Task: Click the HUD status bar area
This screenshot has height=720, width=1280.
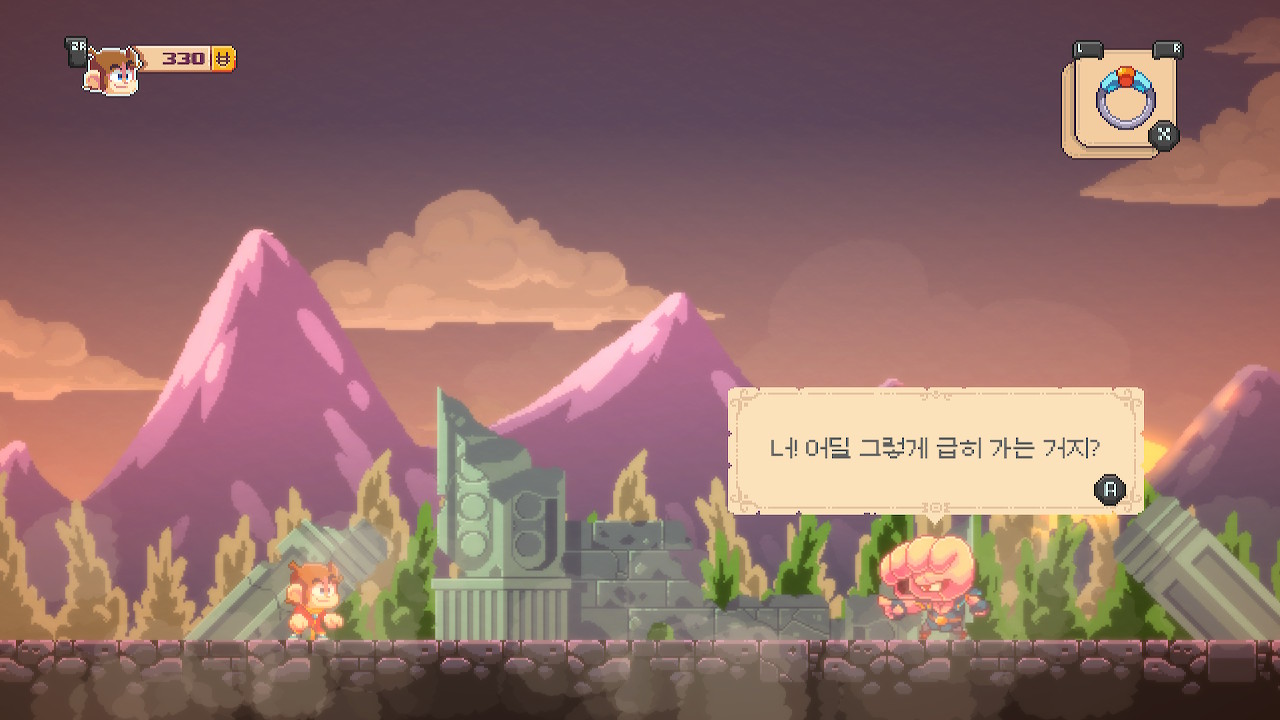Action: click(150, 60)
